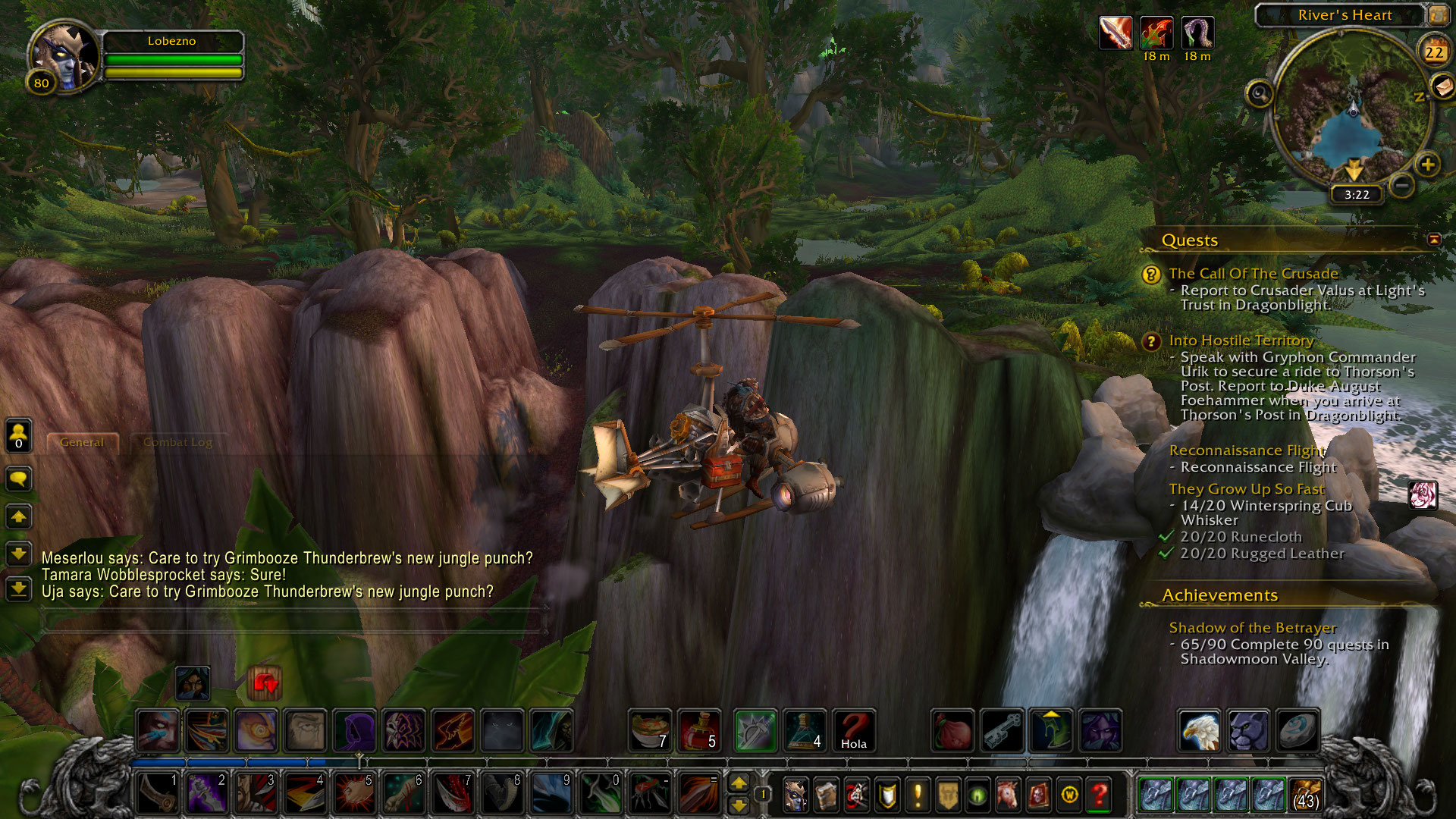Viewport: 1456px width, 819px height.
Task: Click the red arrow leave-vehicle button
Action: (265, 683)
